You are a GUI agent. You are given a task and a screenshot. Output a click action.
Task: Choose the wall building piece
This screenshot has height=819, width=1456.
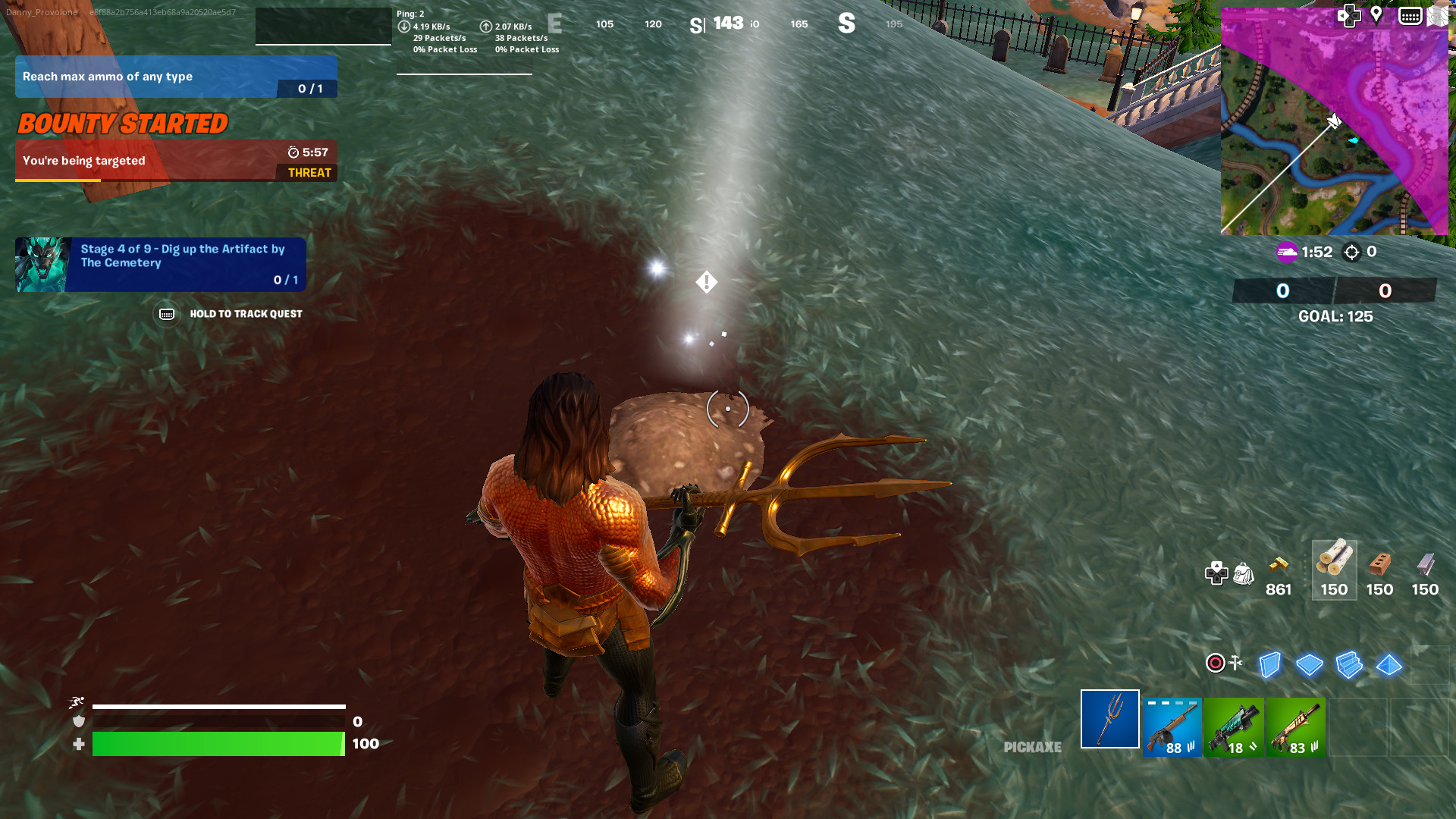coord(1269,665)
